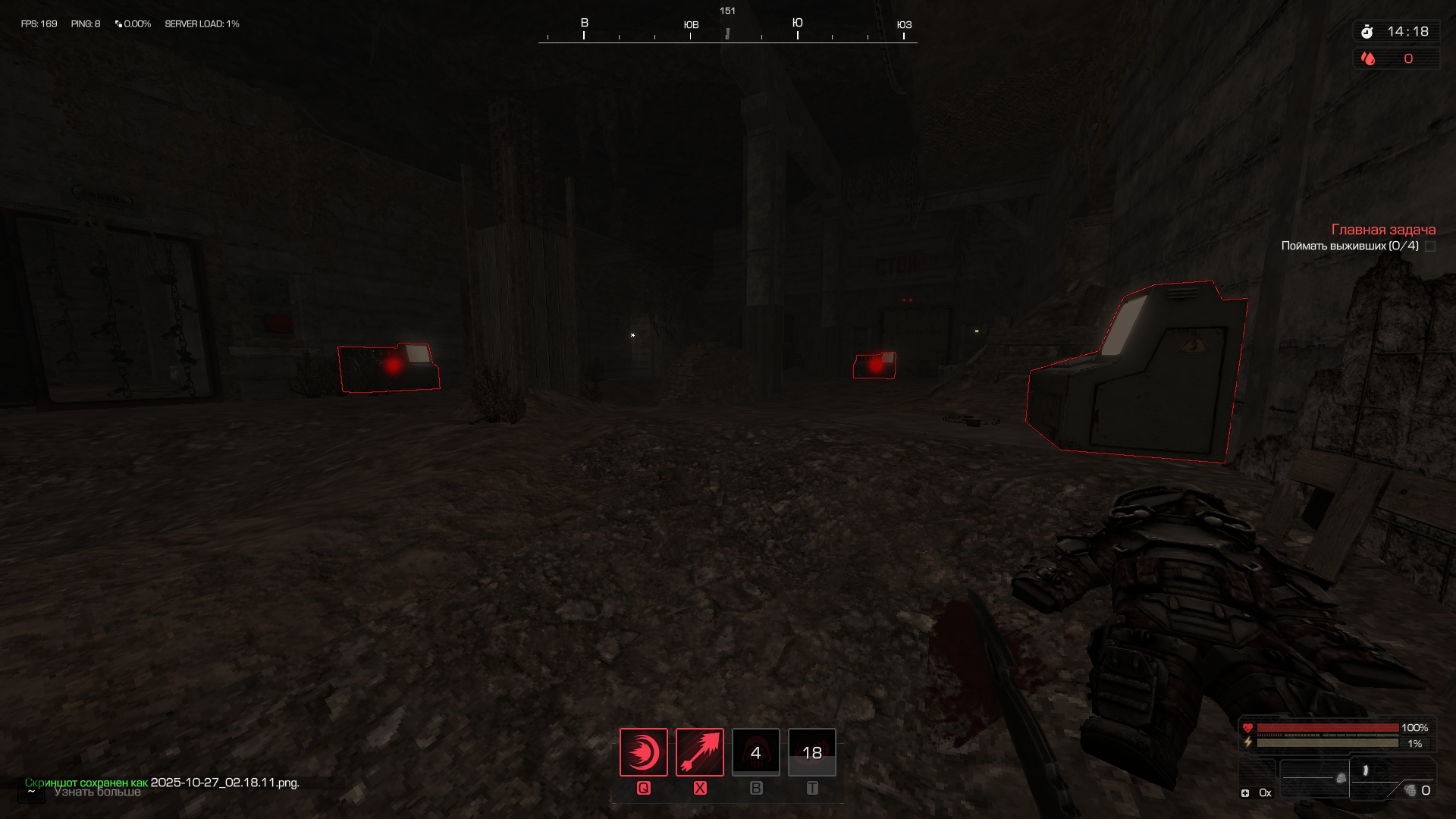Select the medkit counter slot

(x=1256, y=792)
